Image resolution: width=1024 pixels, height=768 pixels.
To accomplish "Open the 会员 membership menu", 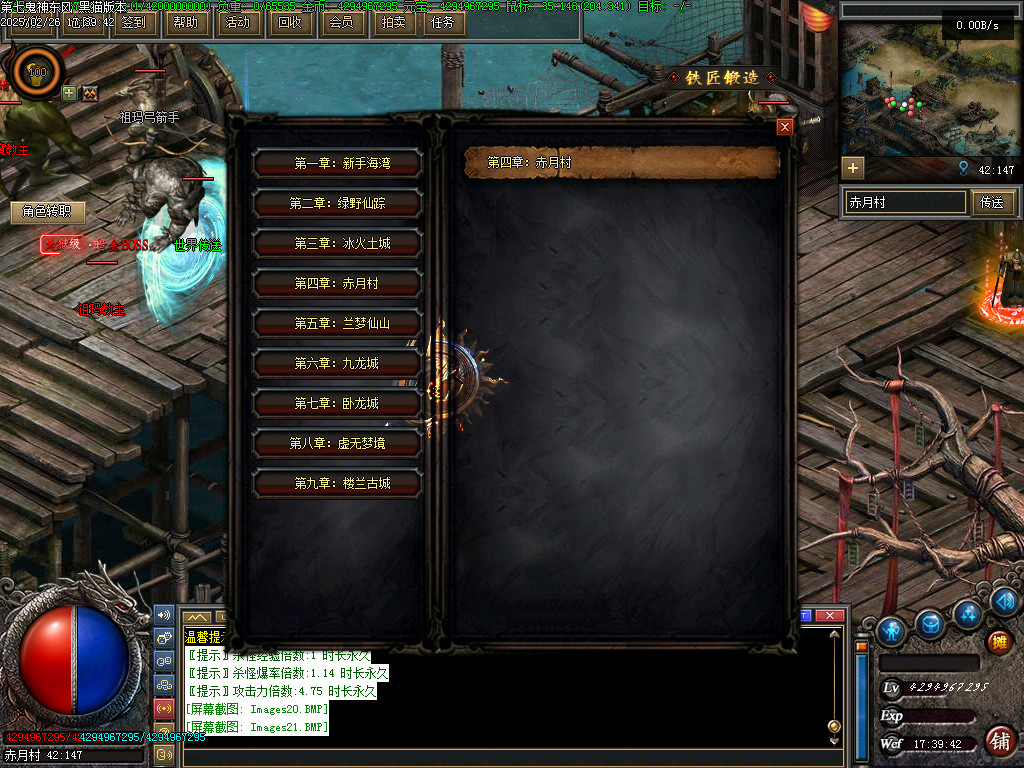I will [341, 22].
